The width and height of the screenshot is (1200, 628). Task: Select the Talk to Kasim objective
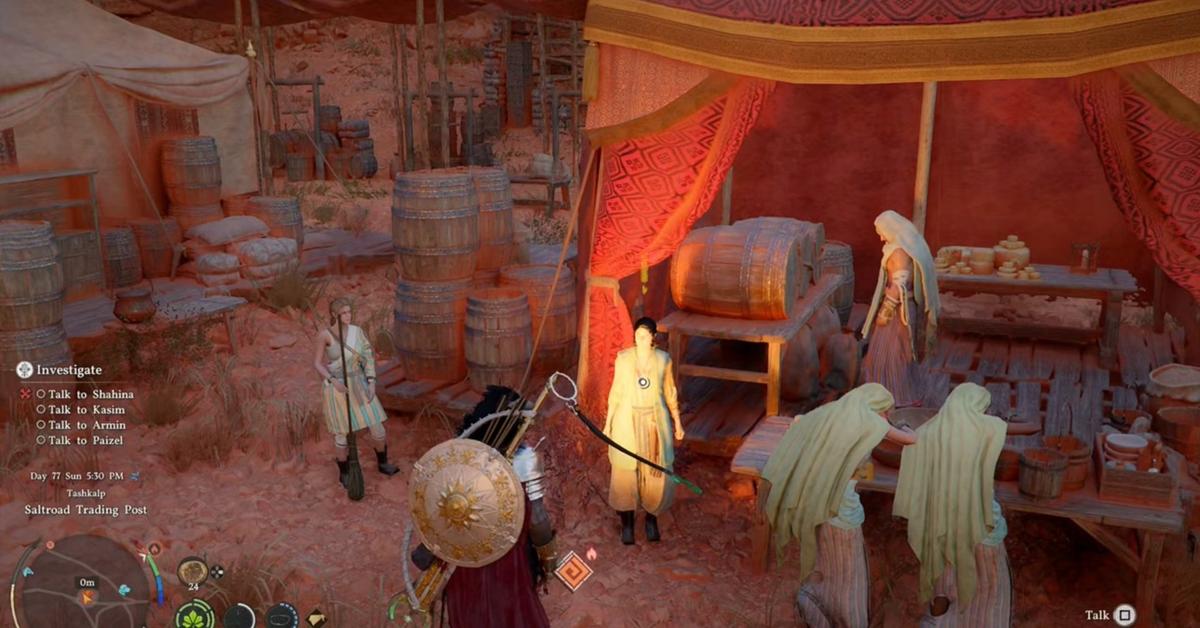click(x=84, y=410)
